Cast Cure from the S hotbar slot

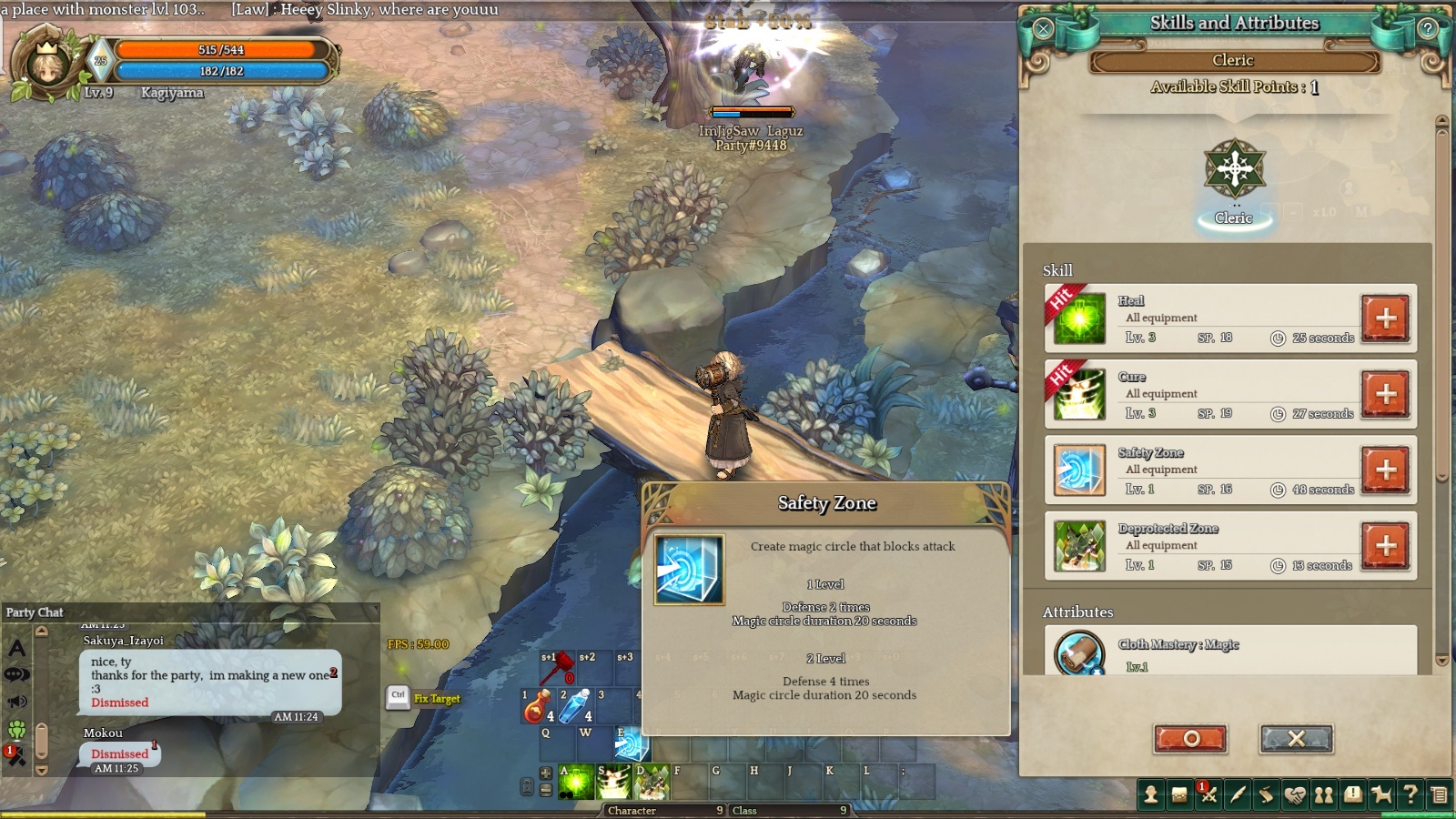click(614, 782)
